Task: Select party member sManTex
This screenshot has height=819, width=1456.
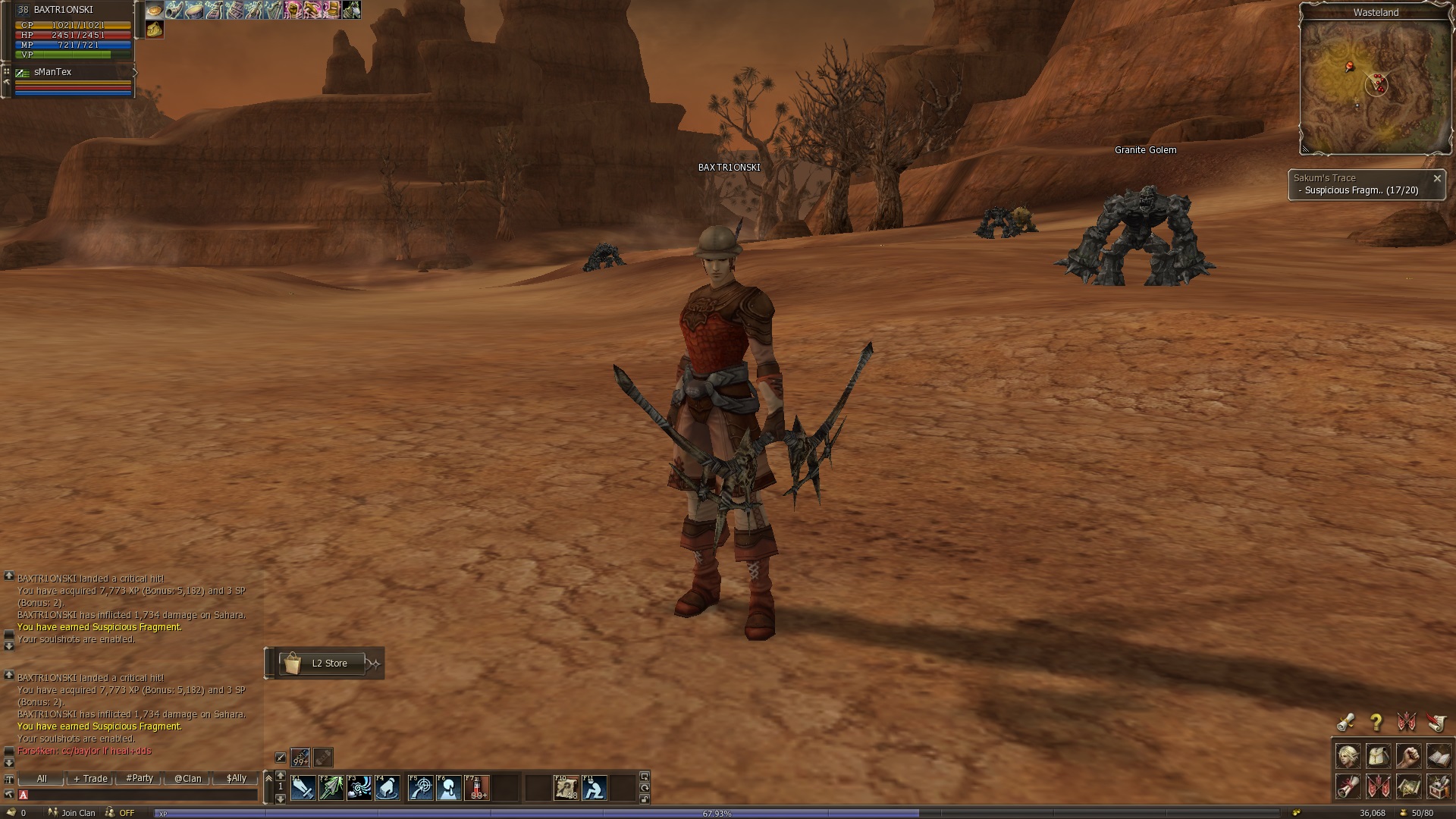Action: pyautogui.click(x=53, y=72)
